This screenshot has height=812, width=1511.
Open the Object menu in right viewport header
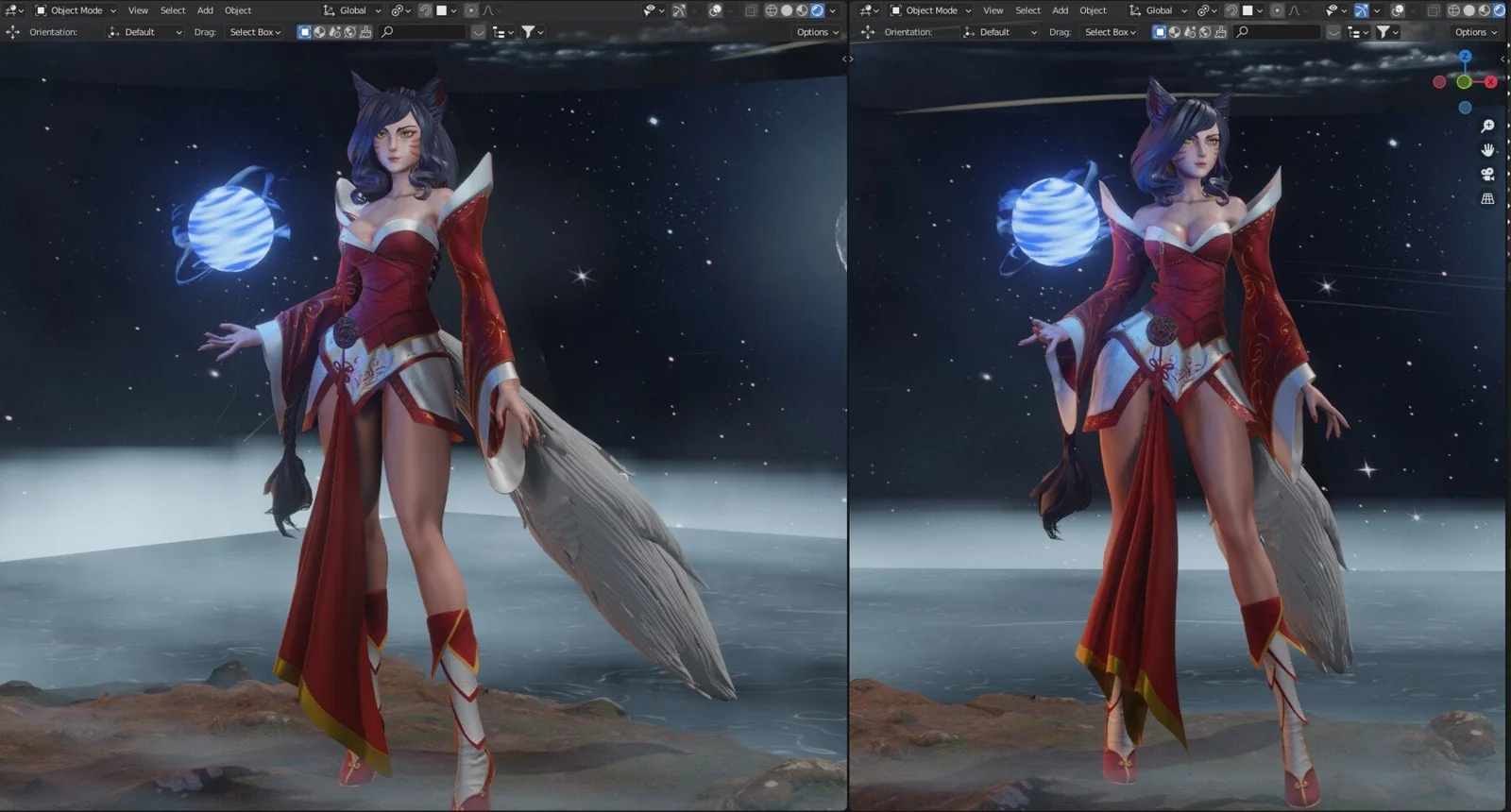[1093, 9]
